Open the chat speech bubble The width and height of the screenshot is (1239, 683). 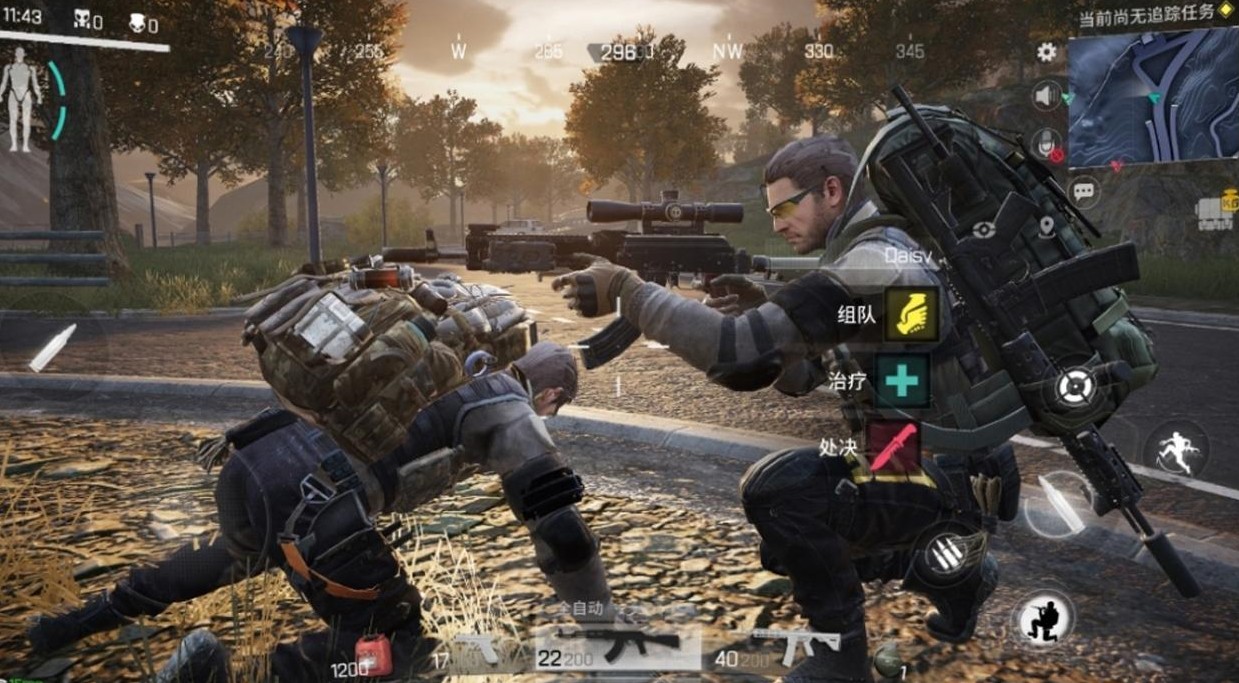1084,190
